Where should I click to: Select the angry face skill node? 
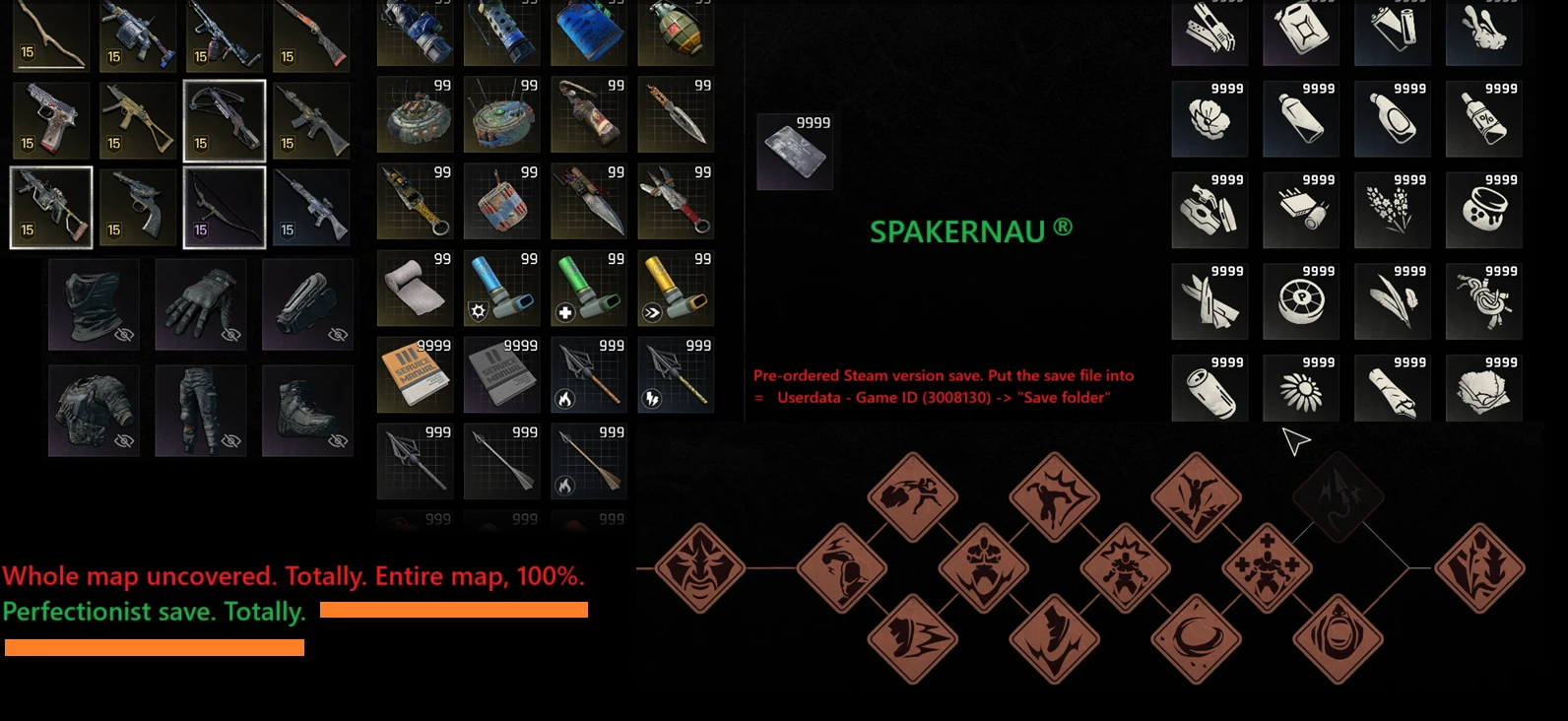click(x=699, y=568)
